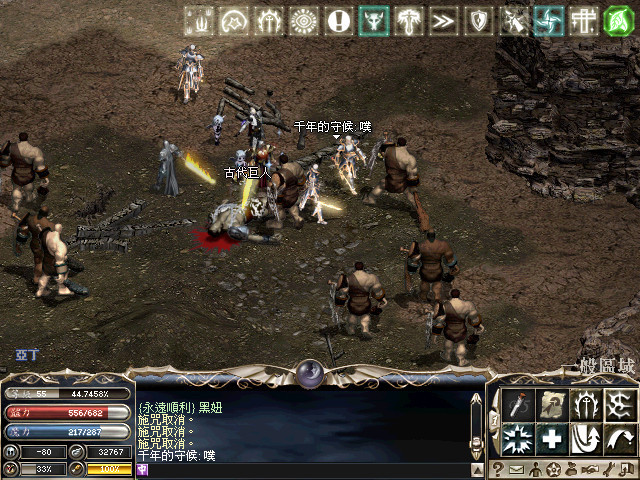Click the exit door icon
The width and height of the screenshot is (640, 480).
(624, 470)
